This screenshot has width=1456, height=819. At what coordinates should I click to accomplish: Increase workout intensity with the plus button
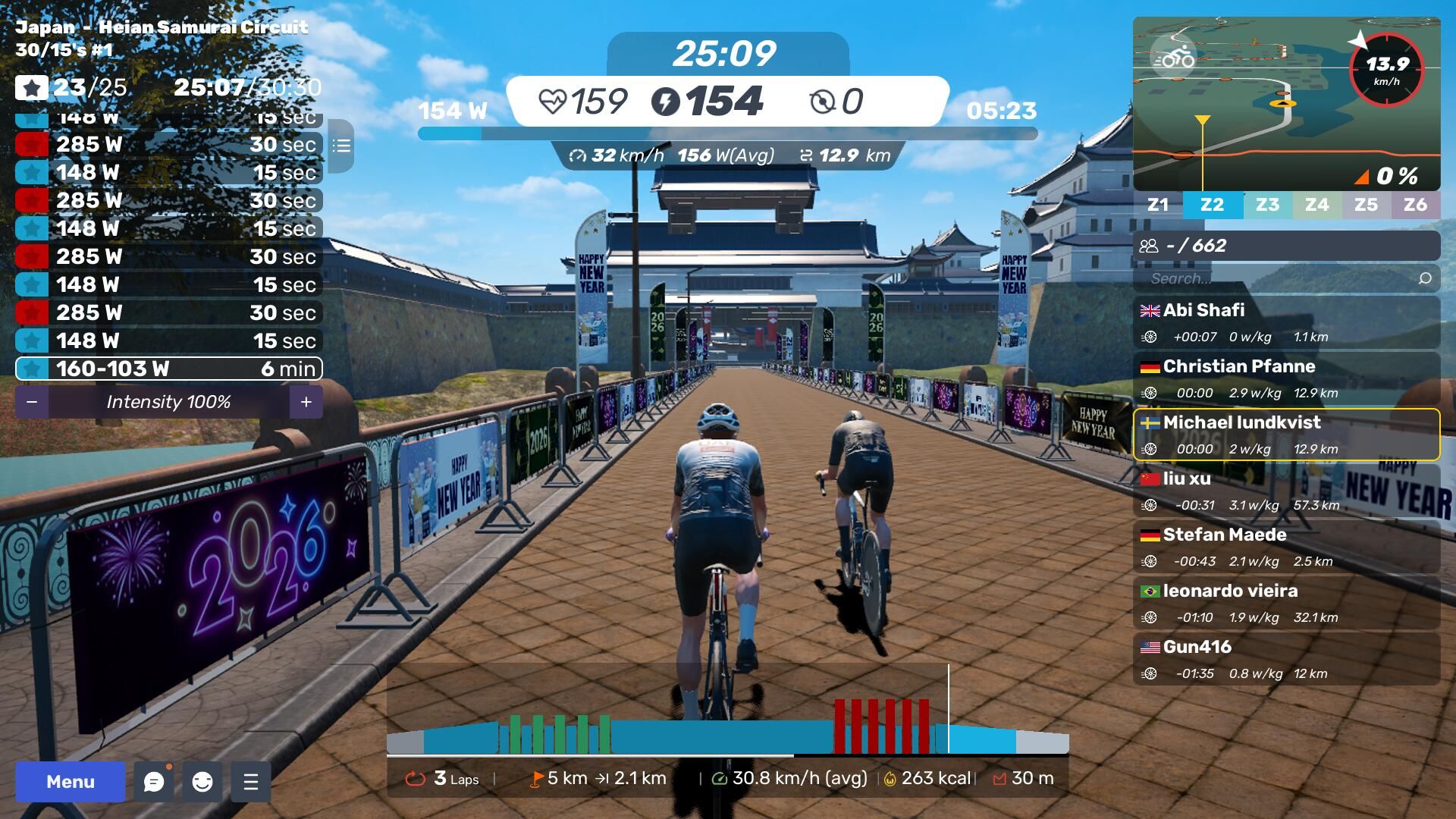(306, 402)
